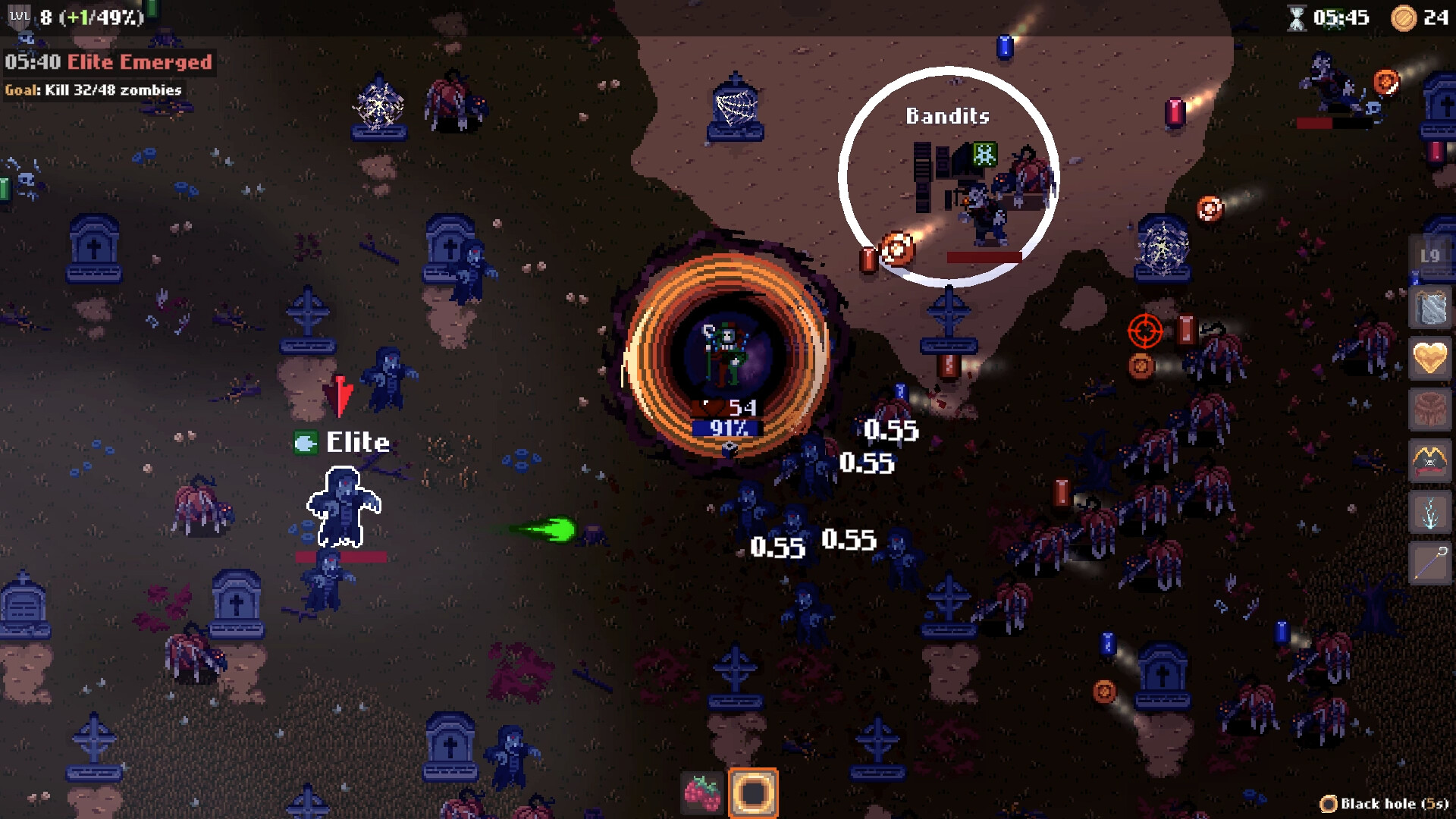The image size is (1456, 819).
Task: Select the blue lightning branch icon
Action: 1430,512
